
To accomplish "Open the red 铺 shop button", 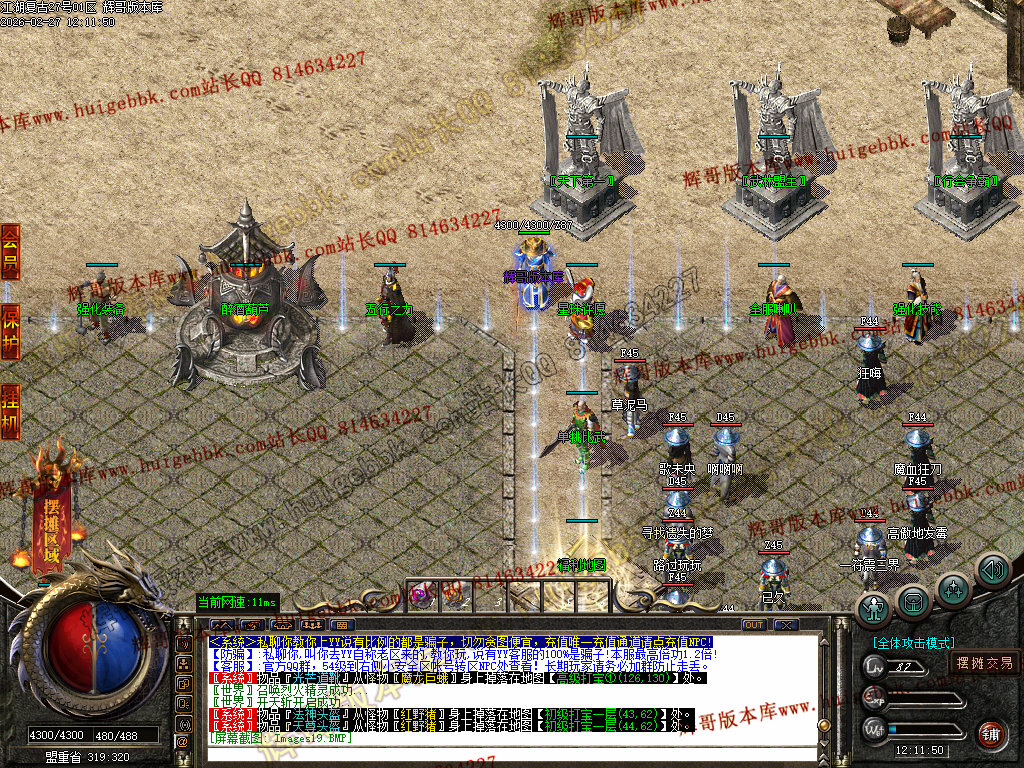I will (990, 735).
